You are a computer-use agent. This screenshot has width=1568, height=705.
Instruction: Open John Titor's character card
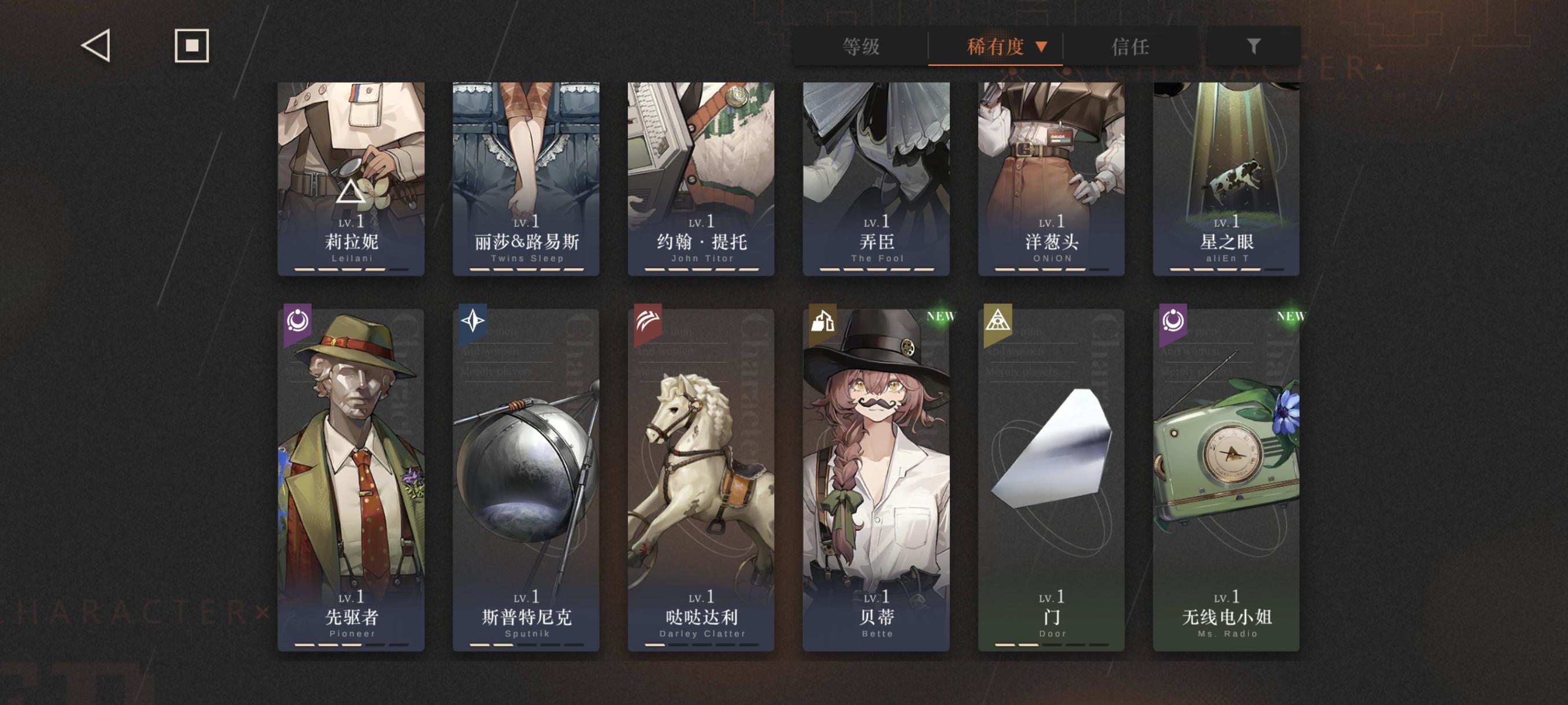pos(700,176)
